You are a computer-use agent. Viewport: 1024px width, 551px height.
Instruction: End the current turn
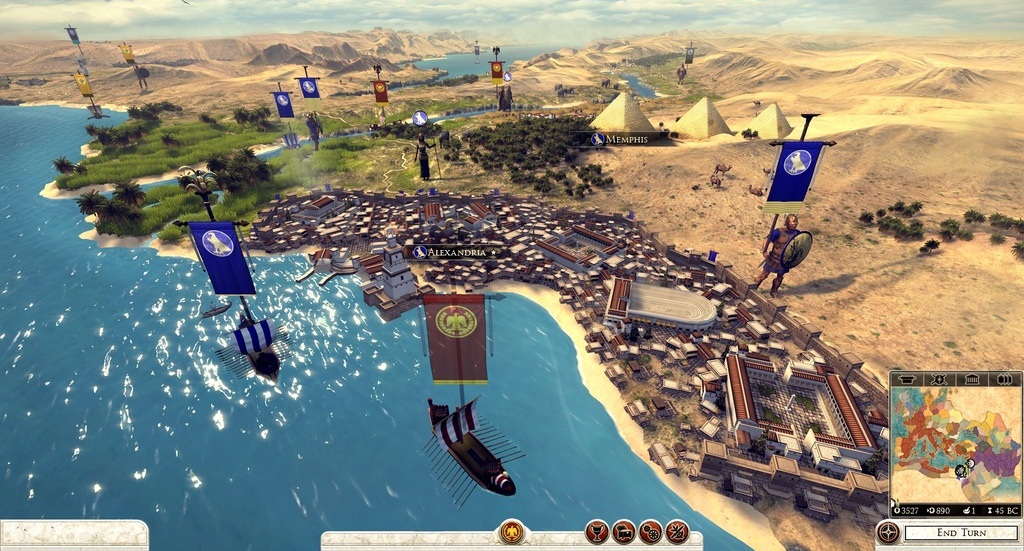point(961,533)
